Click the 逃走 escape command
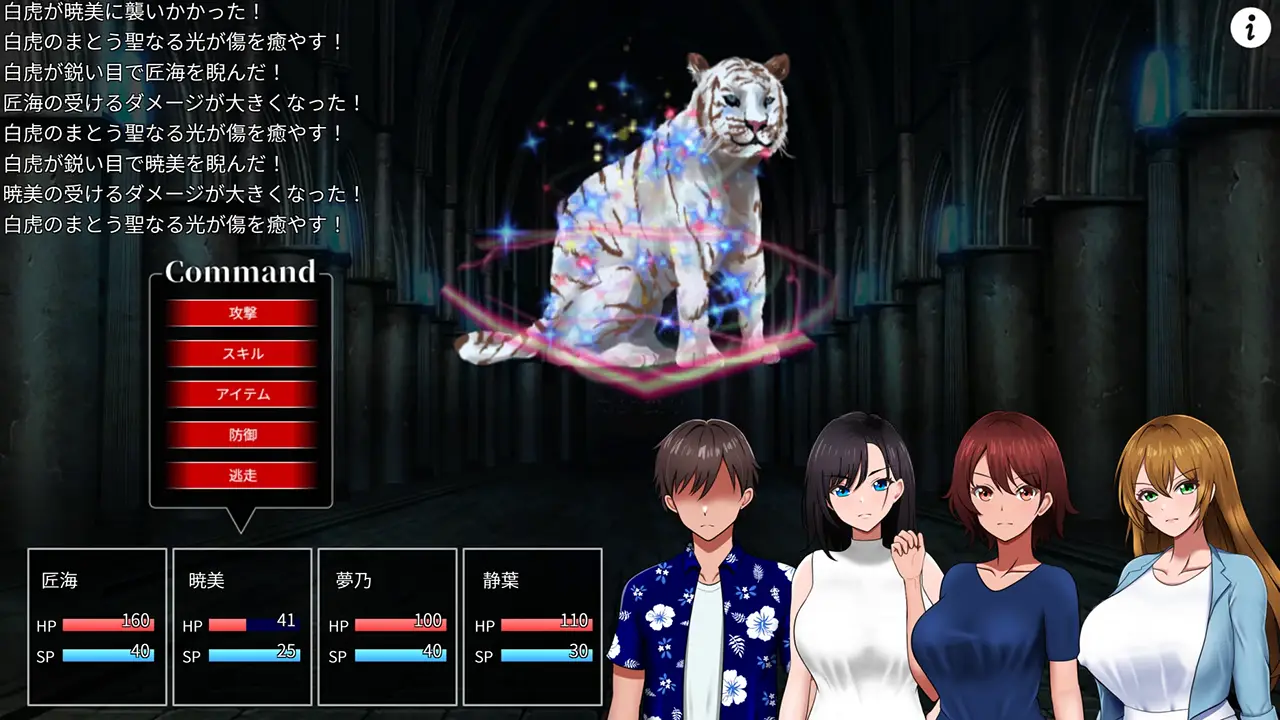The image size is (1280, 720). point(242,476)
